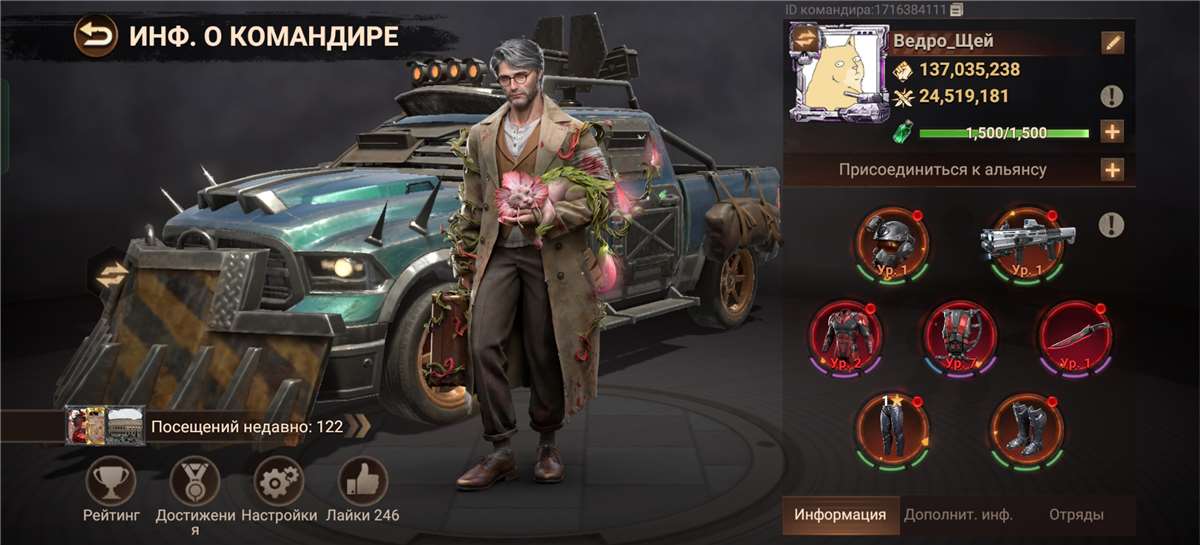This screenshot has width=1200, height=545.
Task: Edit the commander name with the pencil button
Action: [x=1112, y=42]
